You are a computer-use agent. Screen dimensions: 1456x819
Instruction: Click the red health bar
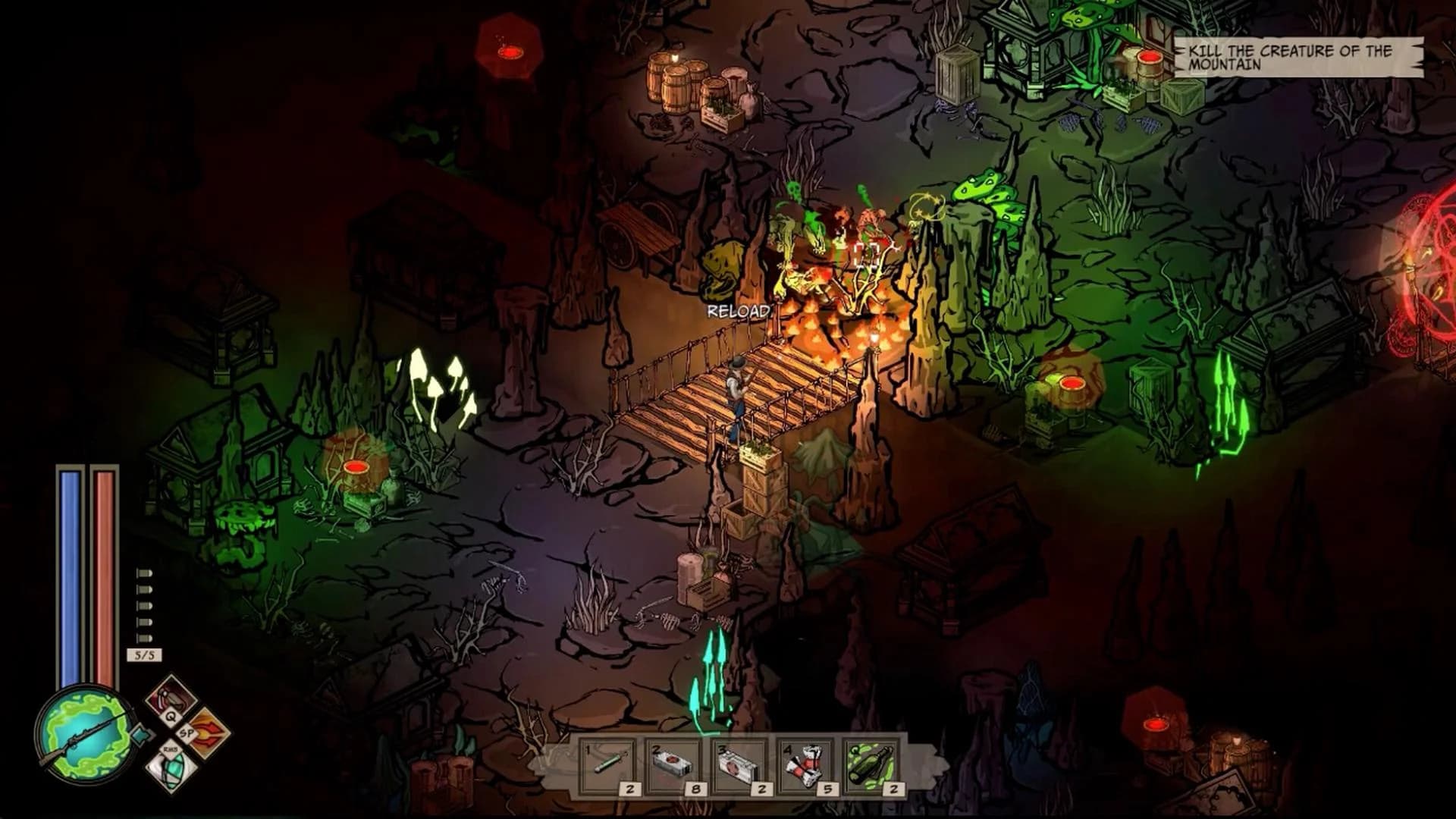(x=106, y=576)
